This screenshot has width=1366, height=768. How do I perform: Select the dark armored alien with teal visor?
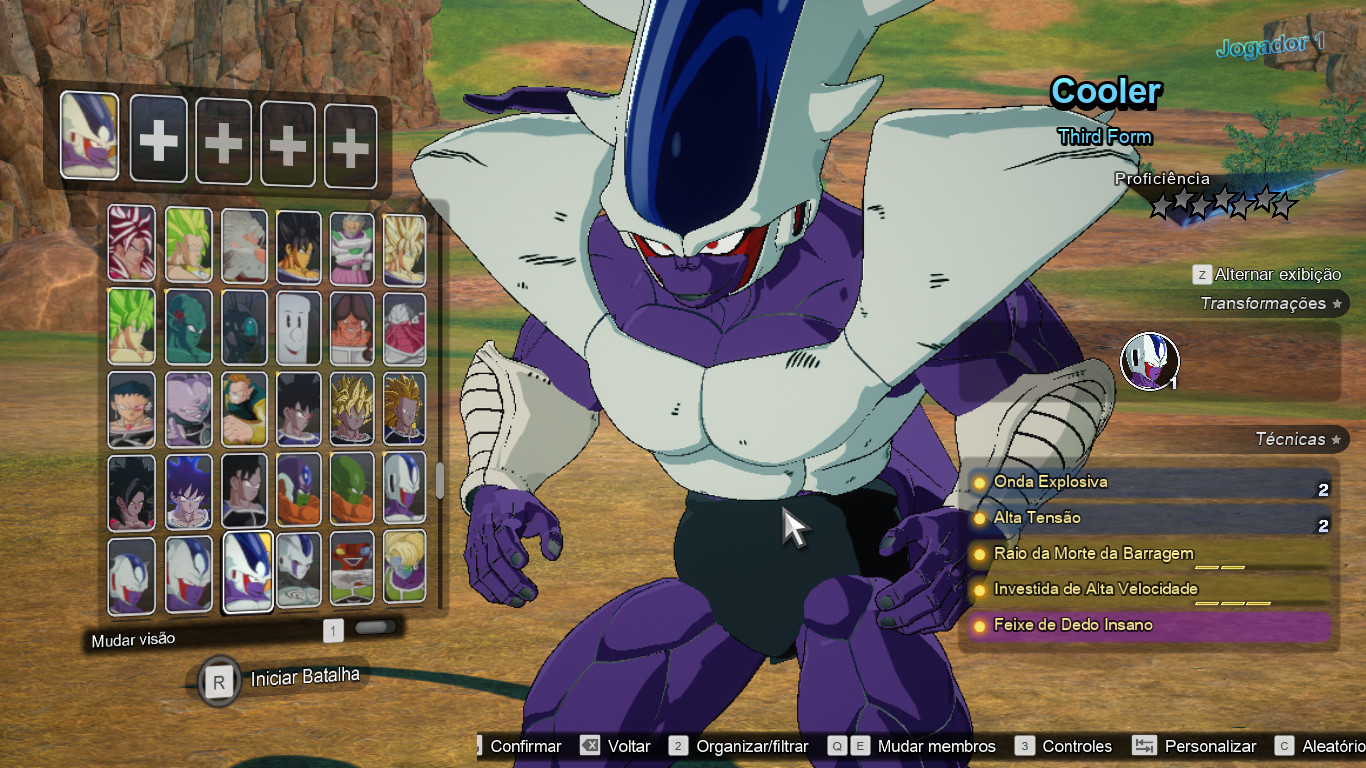[243, 327]
